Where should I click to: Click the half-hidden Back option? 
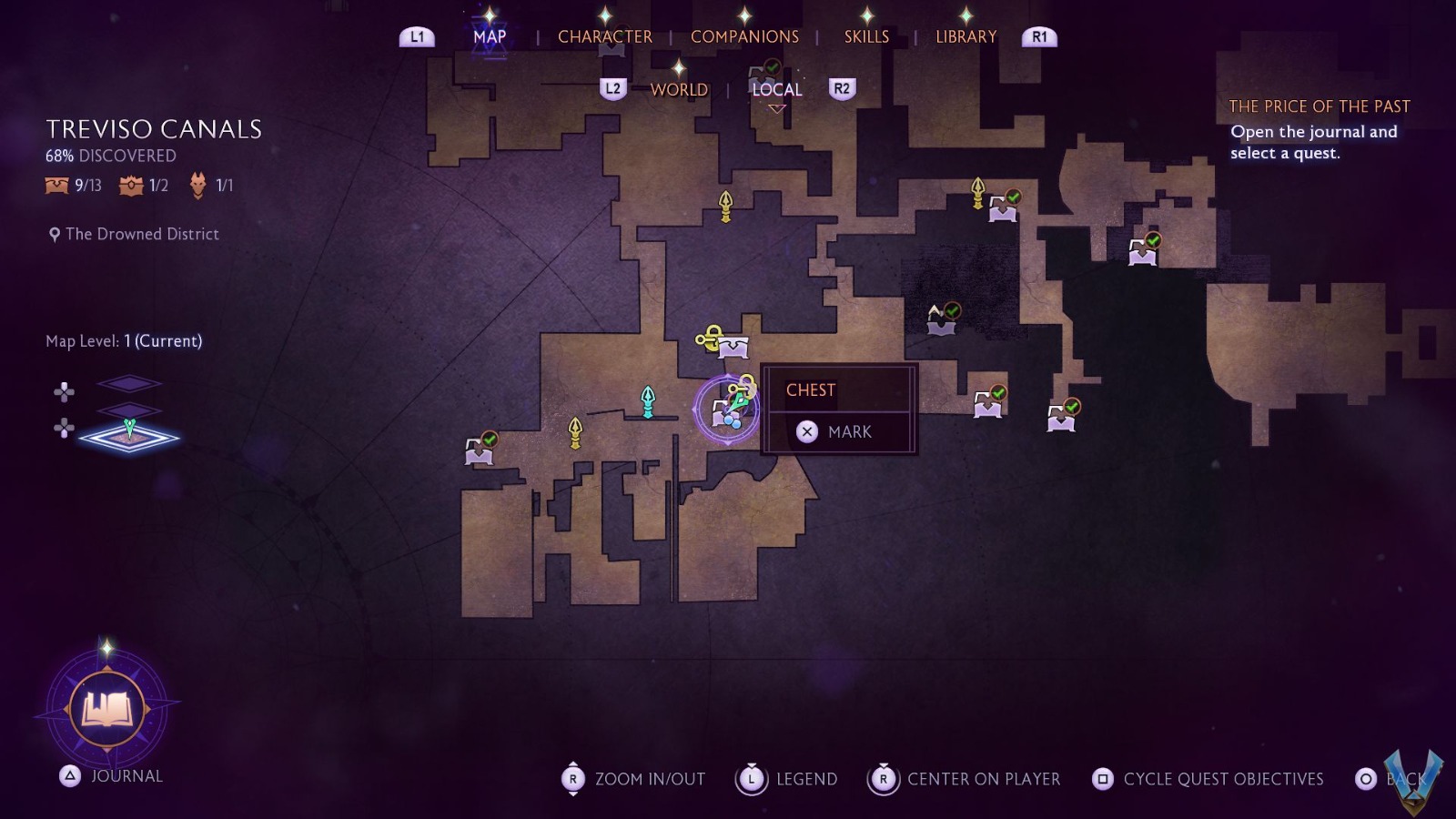click(1392, 779)
